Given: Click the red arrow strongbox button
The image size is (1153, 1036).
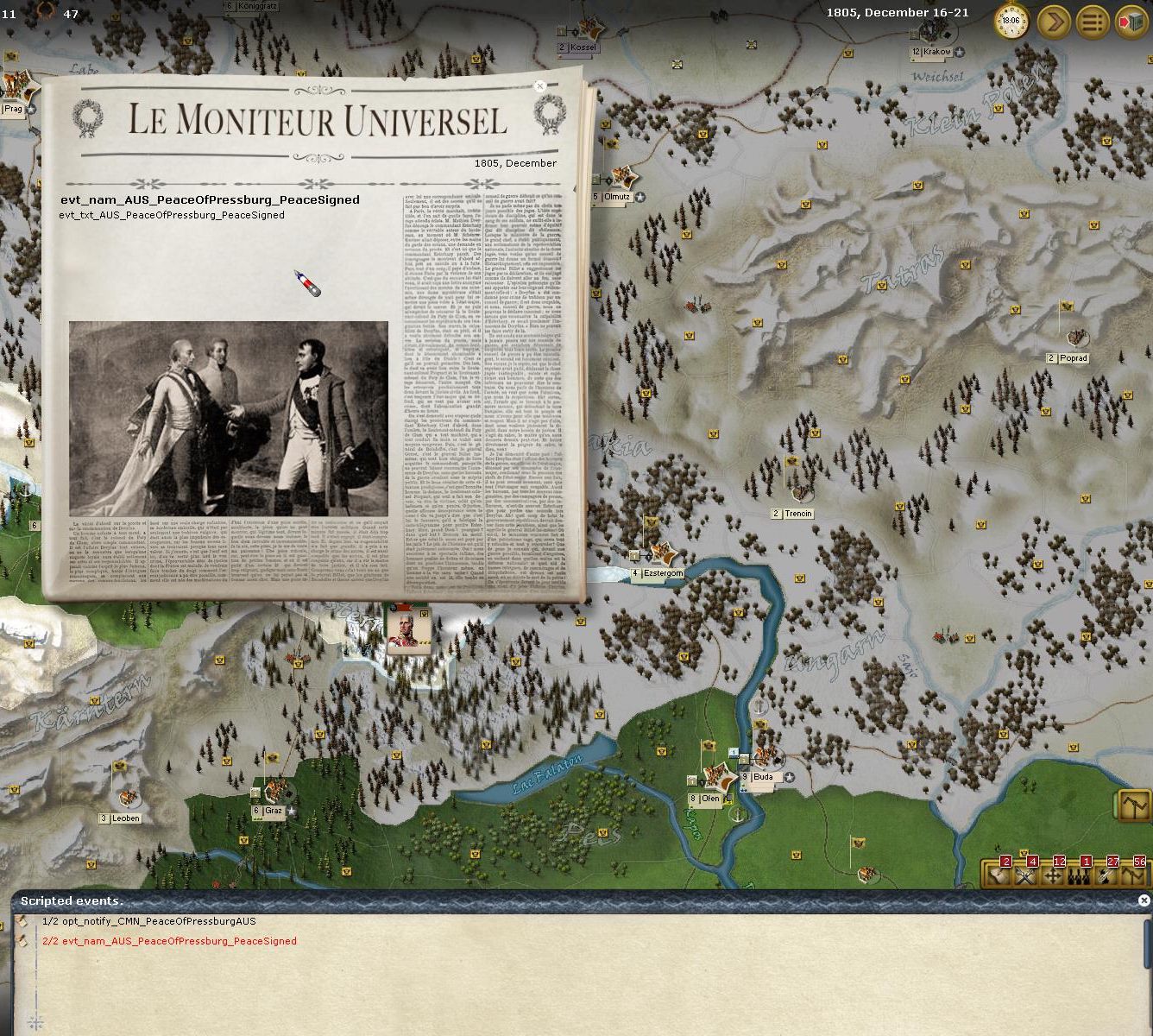Looking at the screenshot, I should [x=1131, y=22].
